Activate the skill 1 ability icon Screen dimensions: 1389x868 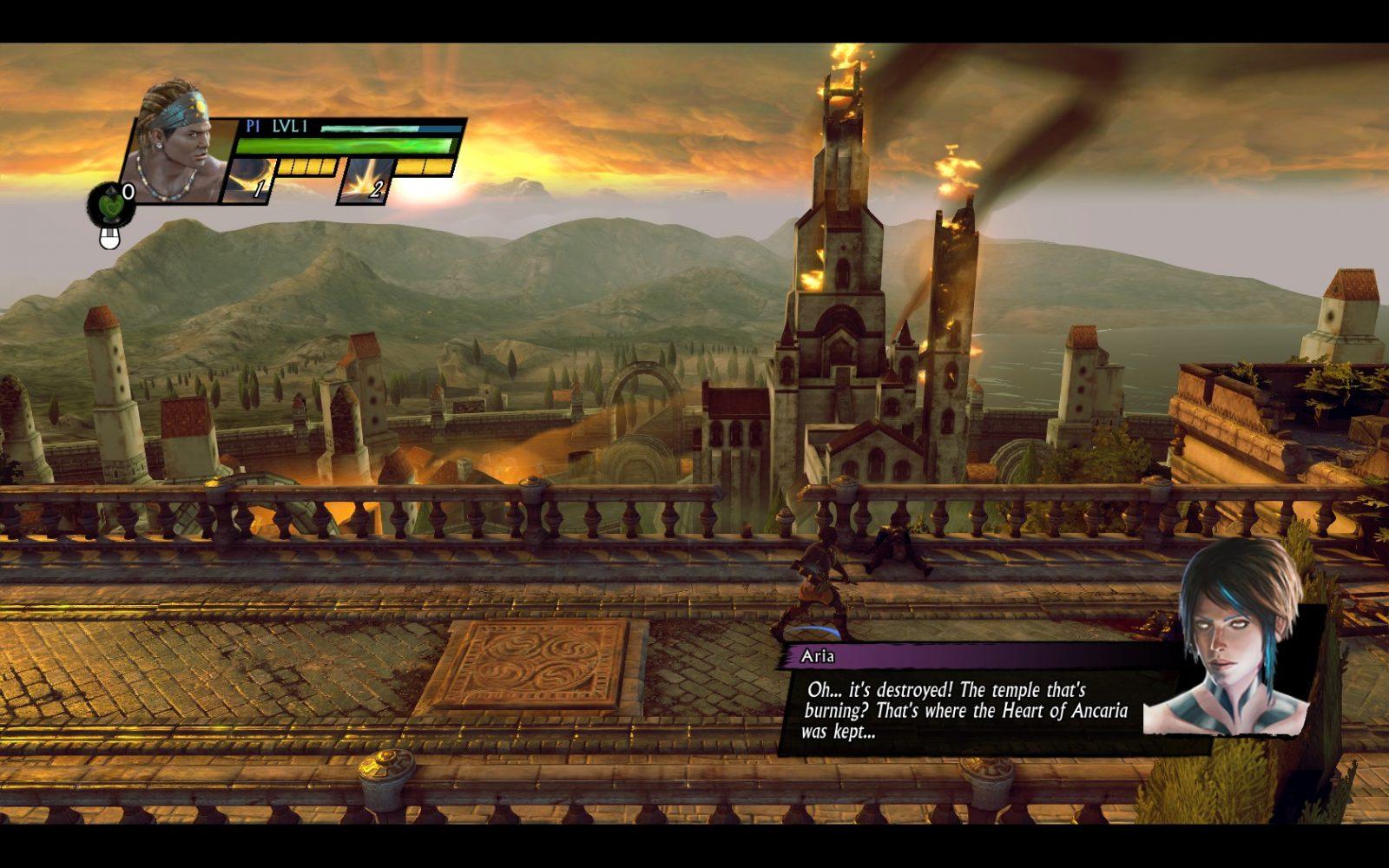(x=247, y=181)
